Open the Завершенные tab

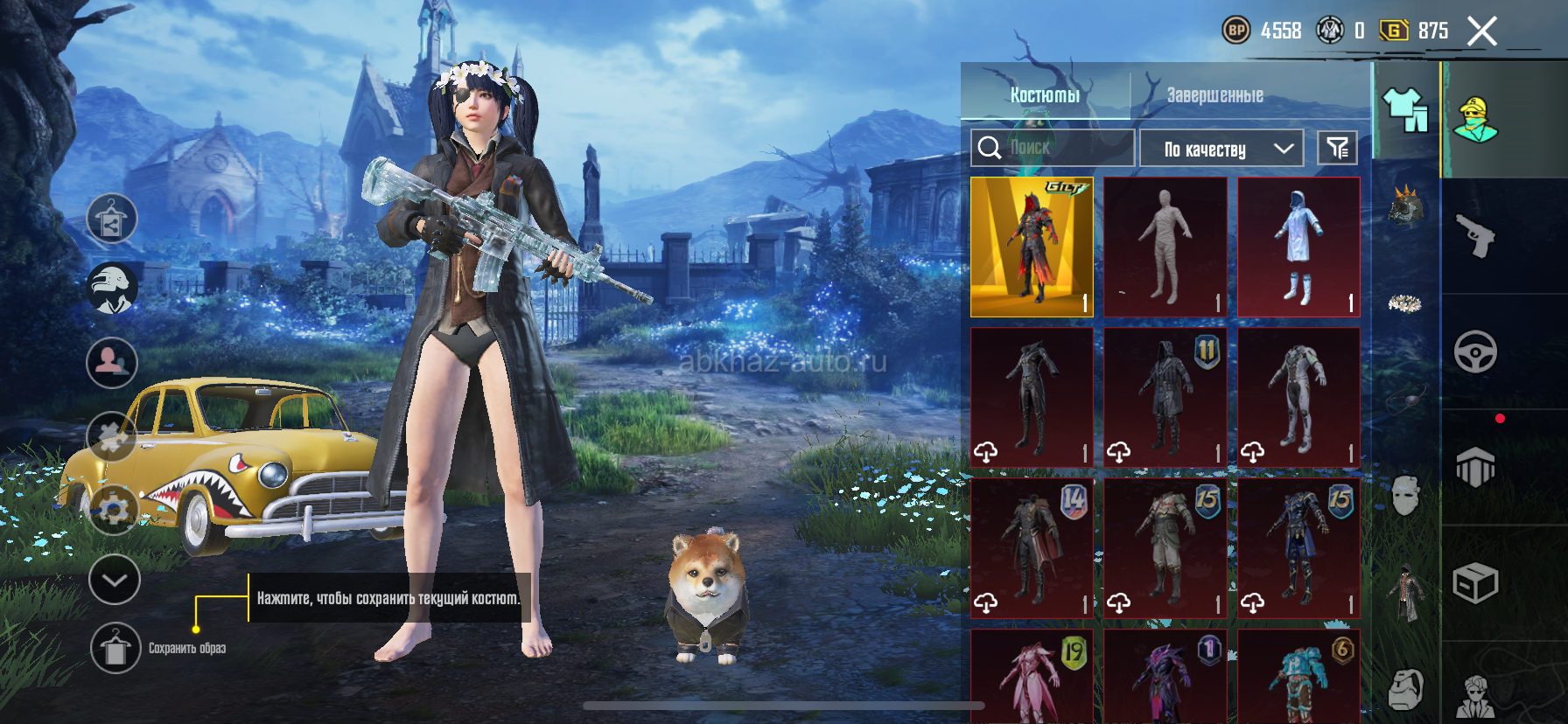[1214, 94]
